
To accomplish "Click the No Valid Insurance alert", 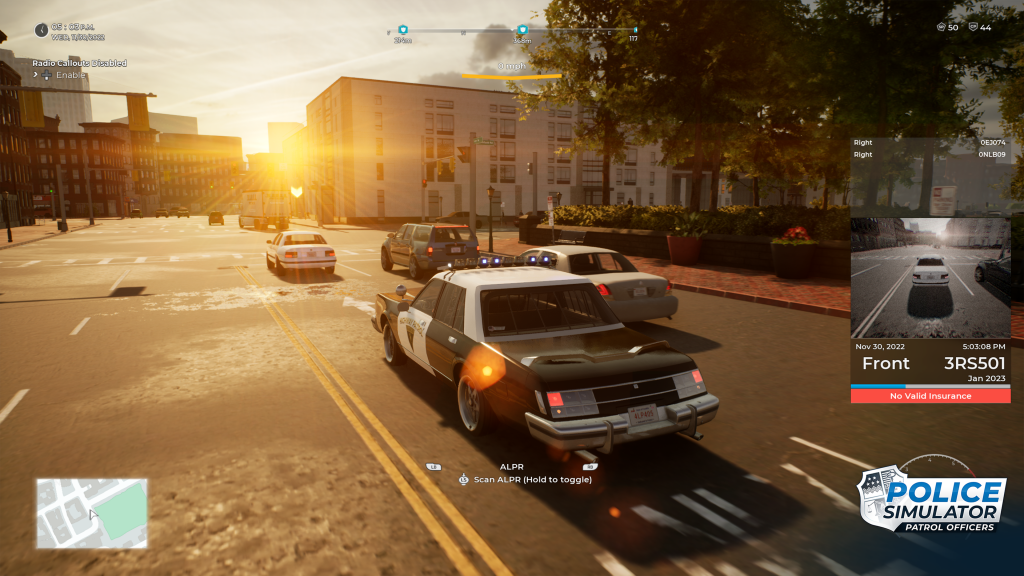I will pos(930,396).
